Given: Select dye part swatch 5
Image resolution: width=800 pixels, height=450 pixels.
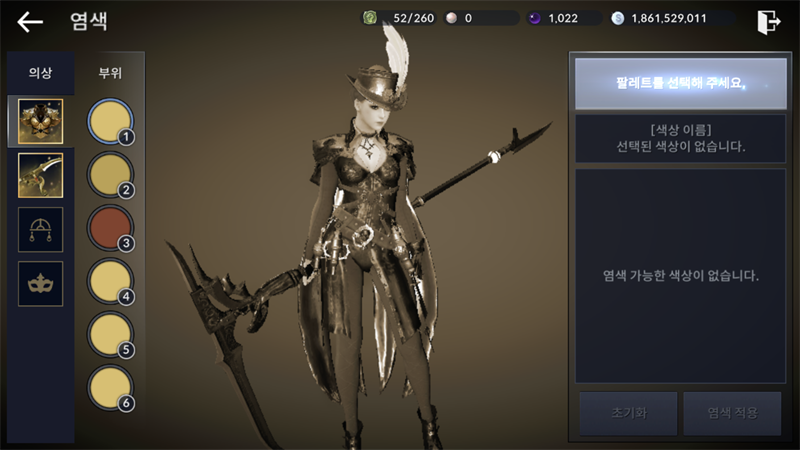Looking at the screenshot, I should (110, 336).
